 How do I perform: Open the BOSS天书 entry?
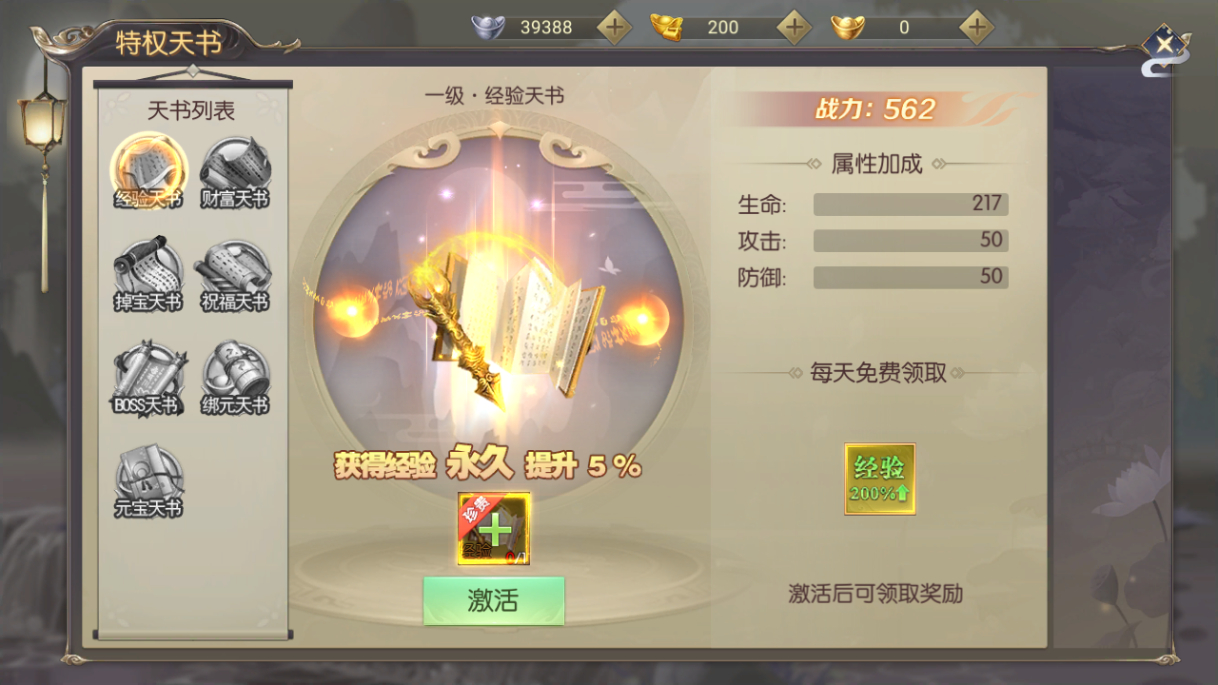(148, 377)
